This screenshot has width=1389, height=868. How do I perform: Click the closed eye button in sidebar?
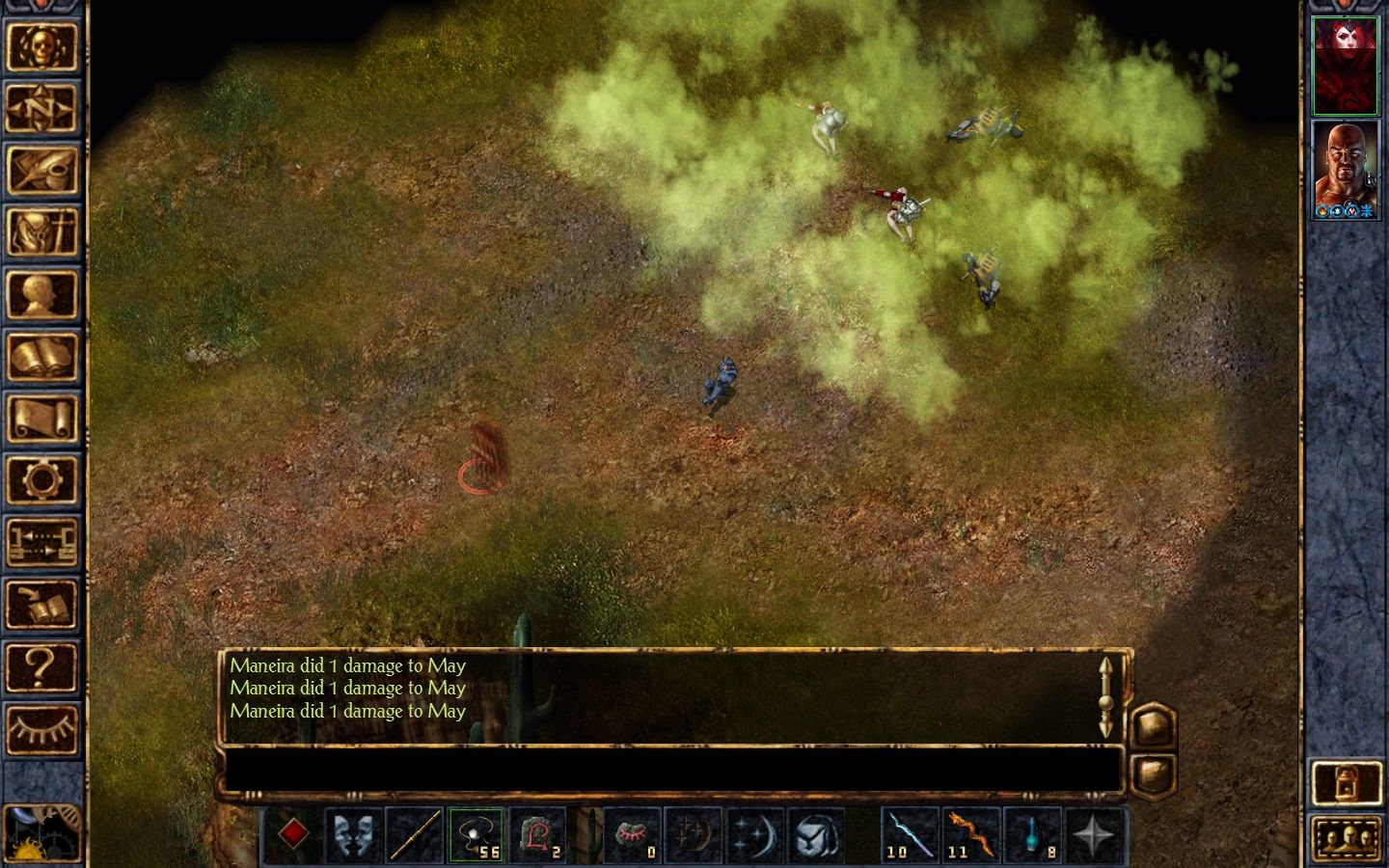[x=41, y=728]
